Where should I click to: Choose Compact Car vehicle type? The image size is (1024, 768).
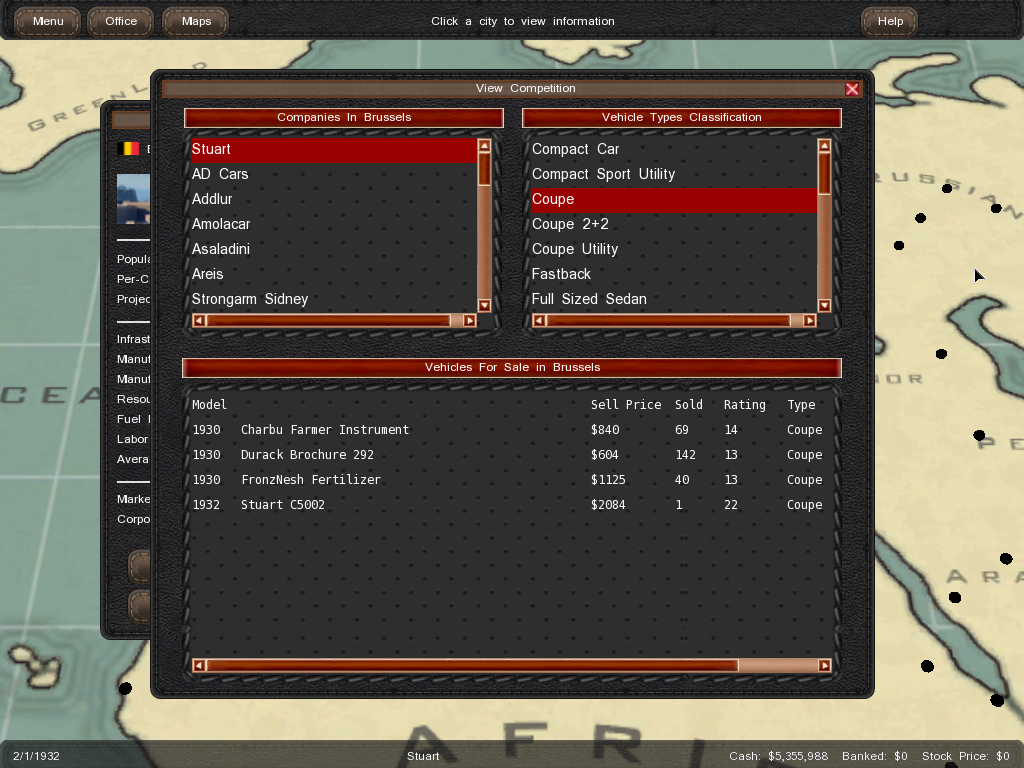click(x=575, y=149)
